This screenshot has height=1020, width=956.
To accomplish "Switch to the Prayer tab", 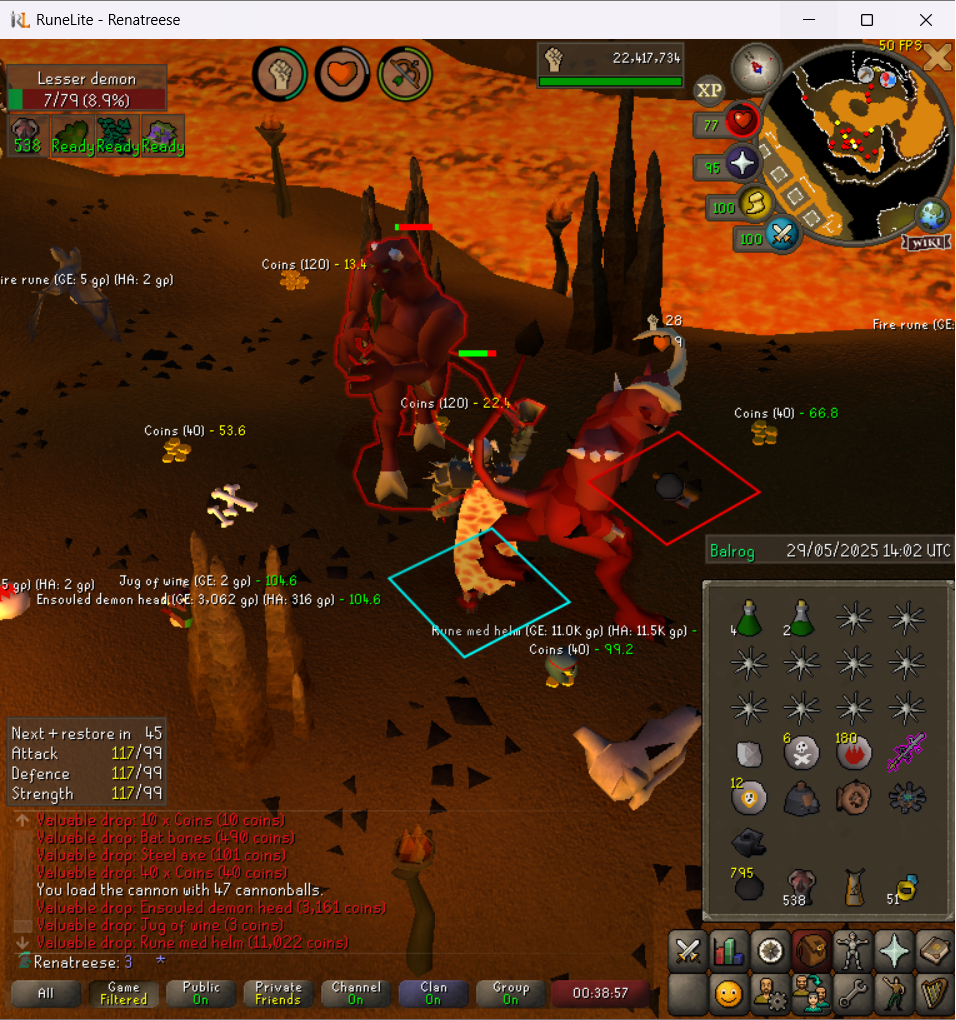I will click(892, 951).
